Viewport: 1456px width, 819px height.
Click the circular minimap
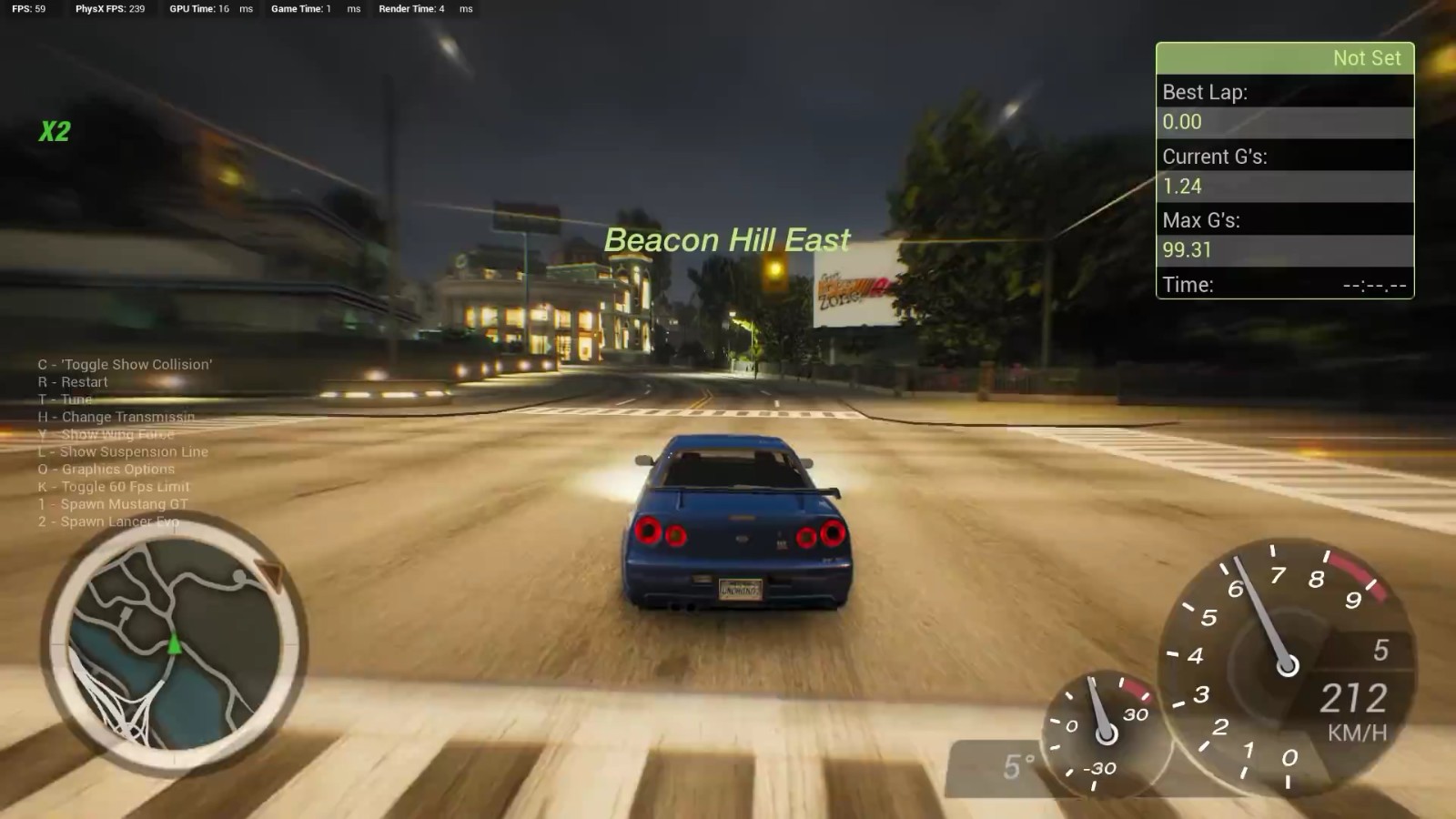pos(174,645)
